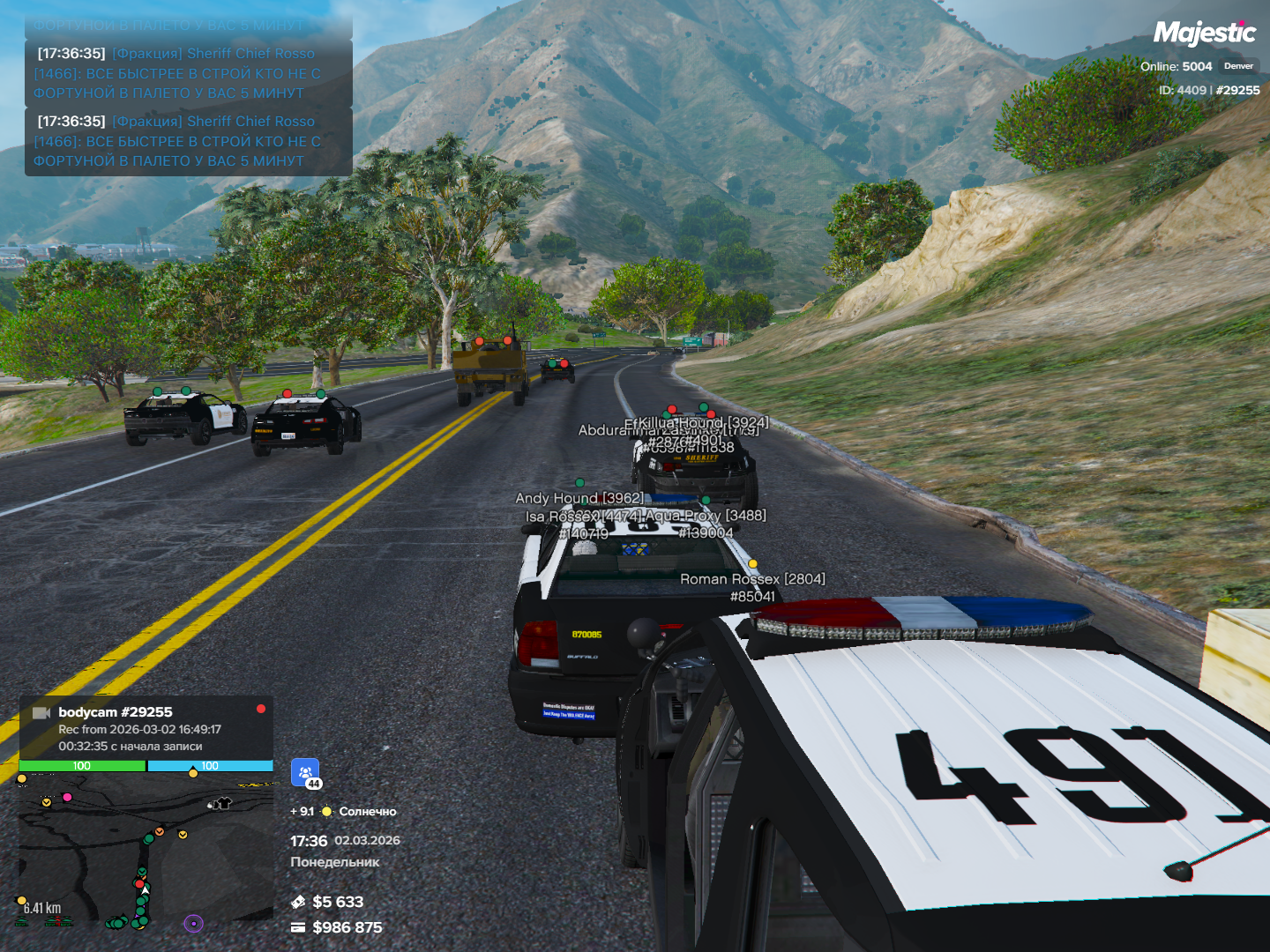
Task: Click the bodycam #29255 recording panel
Action: 146,728
